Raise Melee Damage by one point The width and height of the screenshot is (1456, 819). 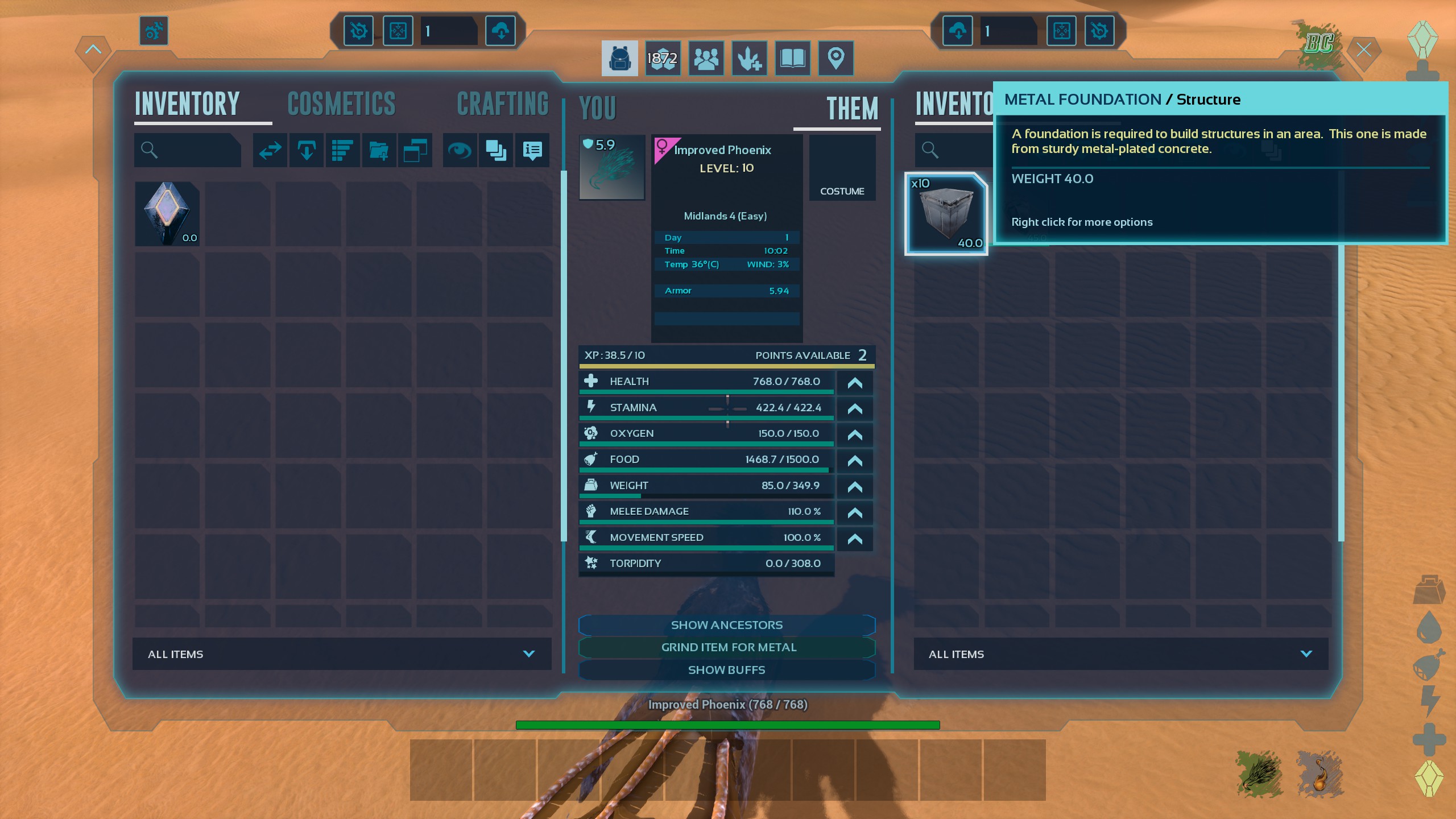[x=854, y=513]
